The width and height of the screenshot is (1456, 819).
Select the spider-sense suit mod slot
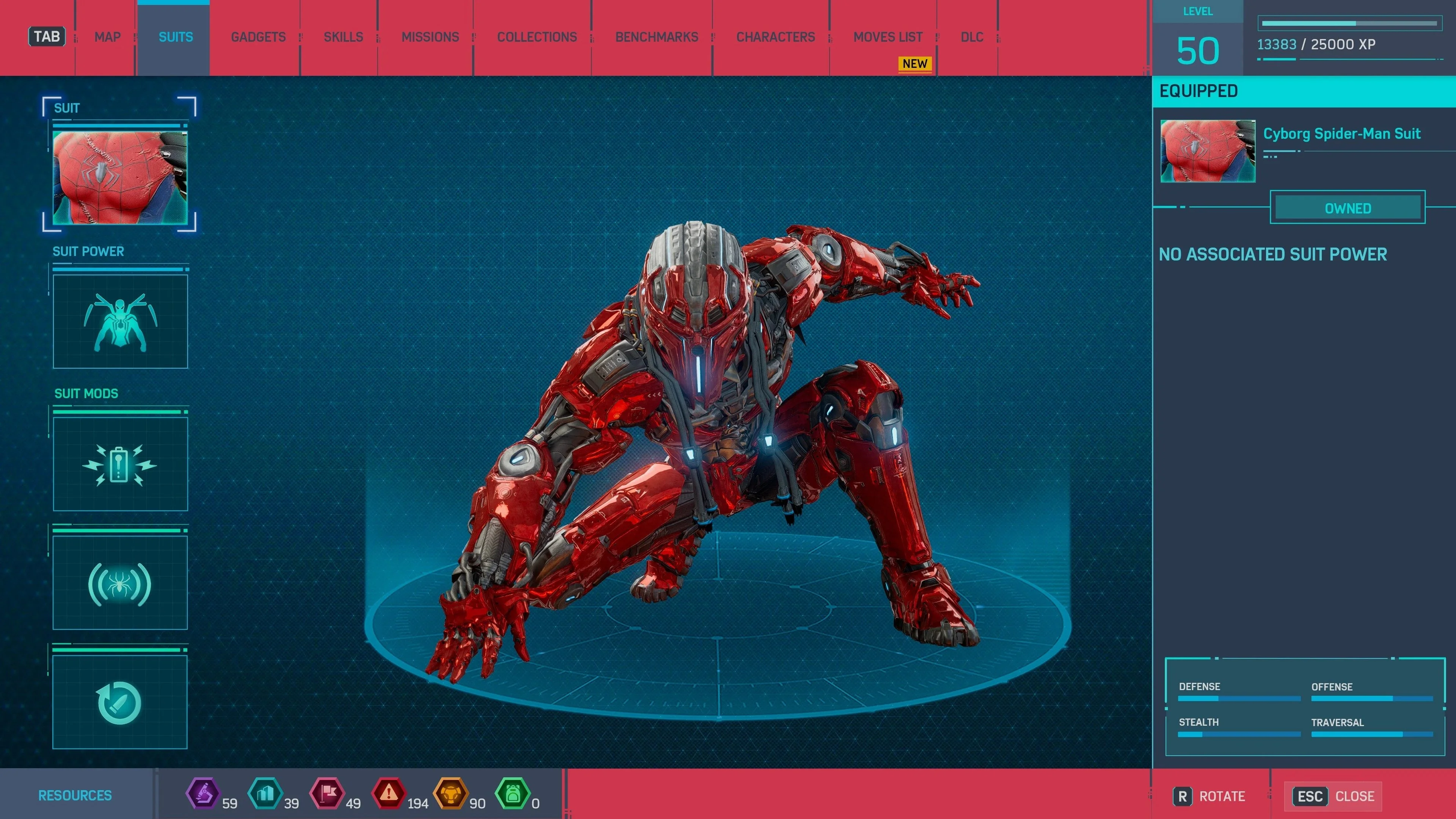point(120,583)
